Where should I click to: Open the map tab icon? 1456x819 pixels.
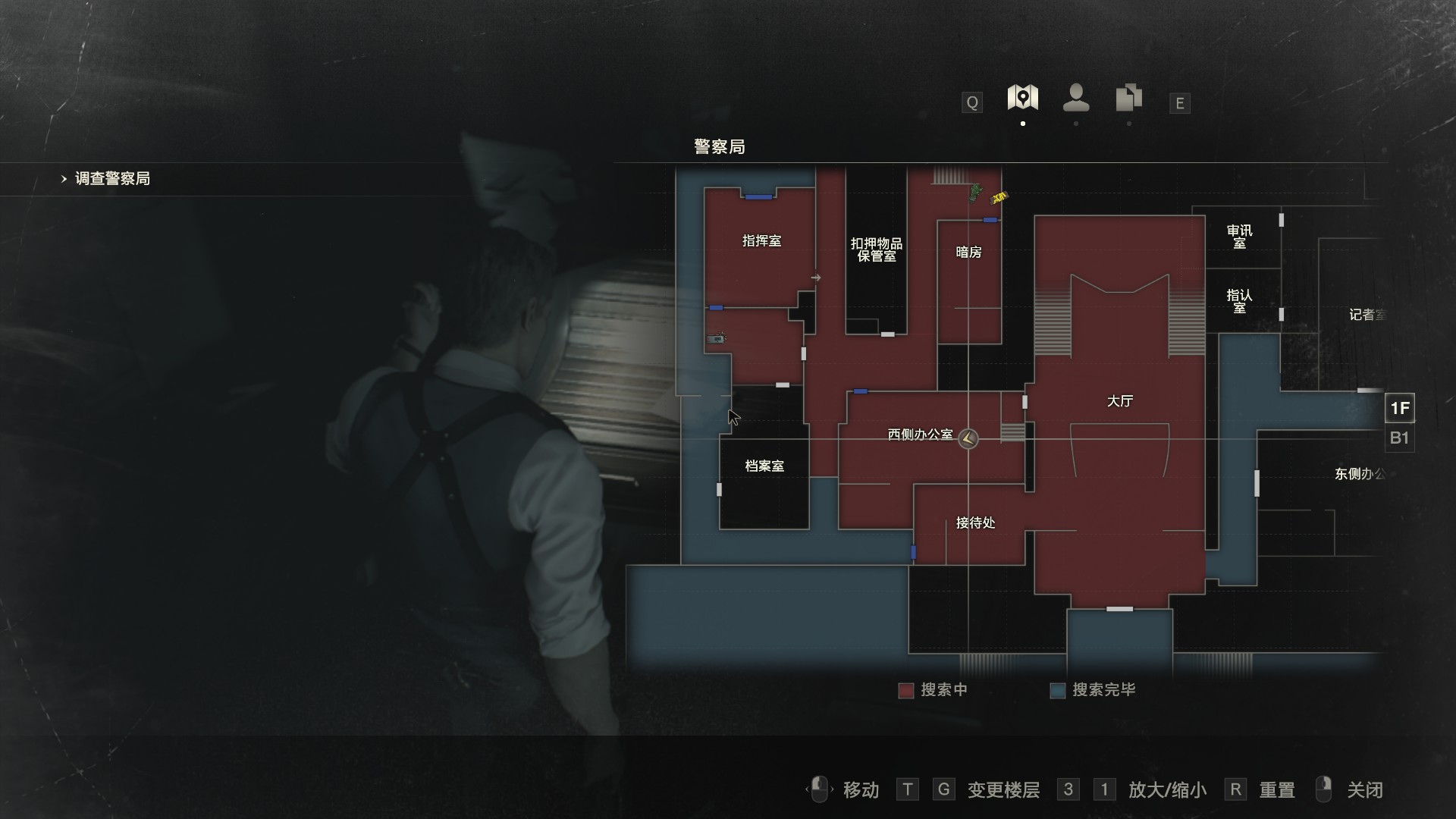pos(1022,99)
